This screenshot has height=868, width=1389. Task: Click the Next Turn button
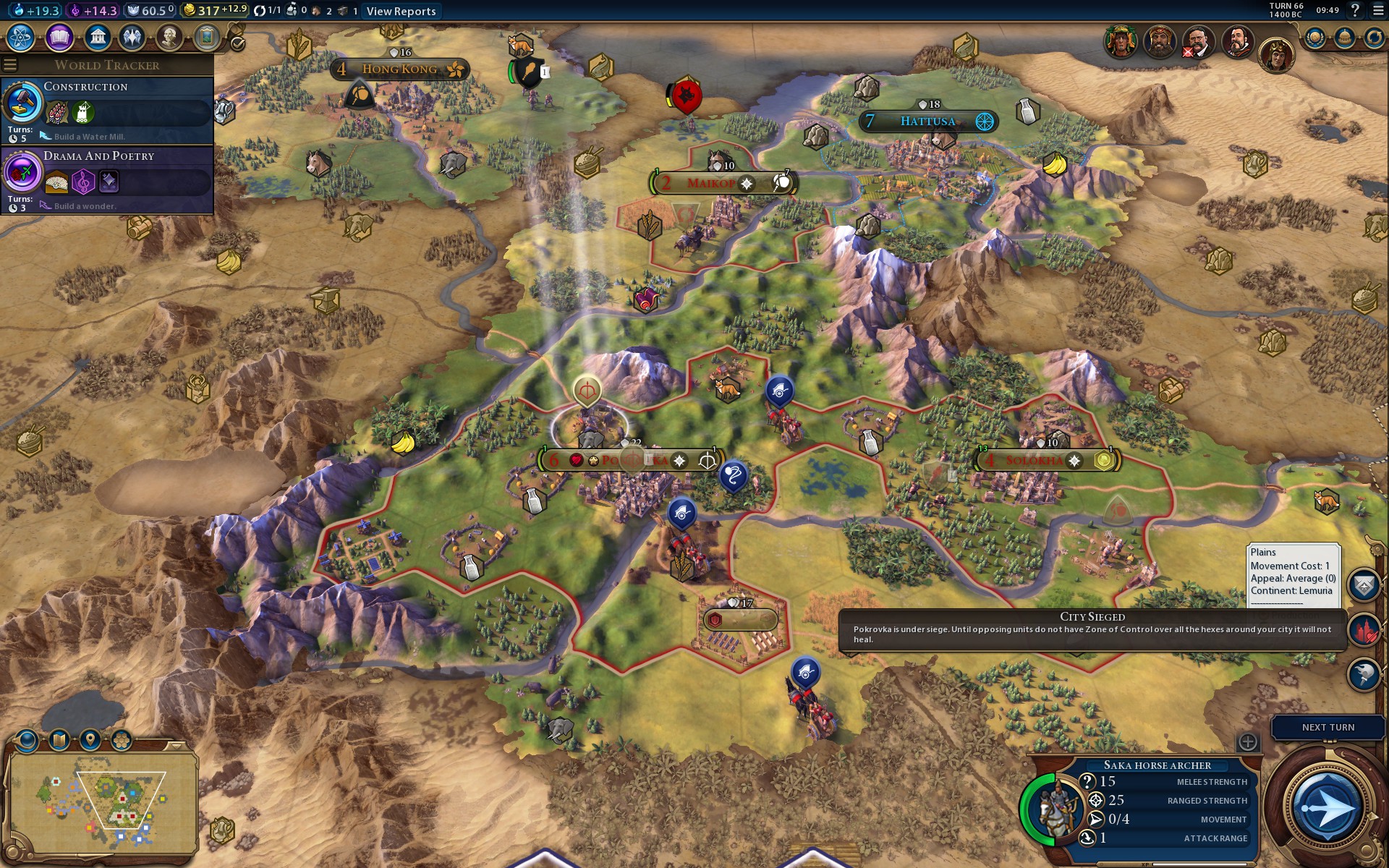click(1328, 728)
